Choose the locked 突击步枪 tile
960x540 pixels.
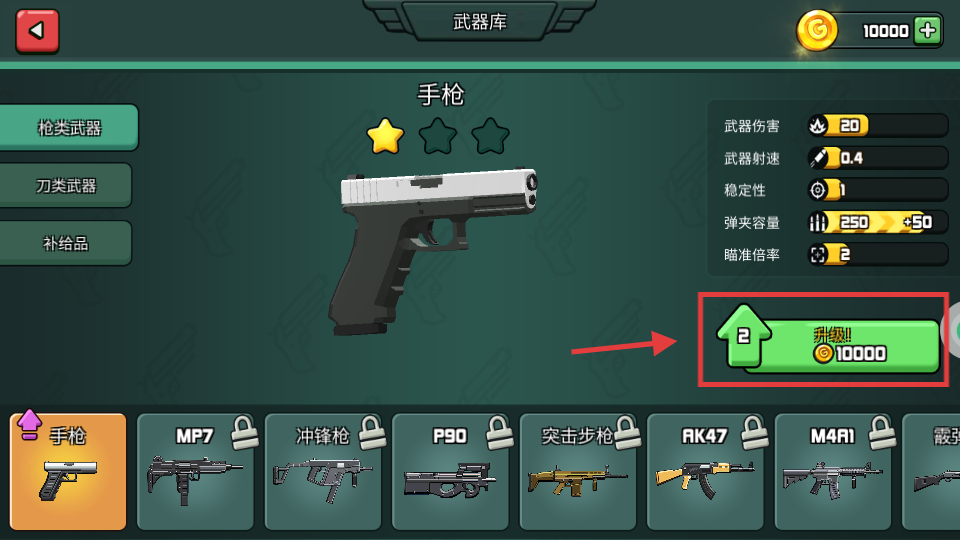point(578,471)
